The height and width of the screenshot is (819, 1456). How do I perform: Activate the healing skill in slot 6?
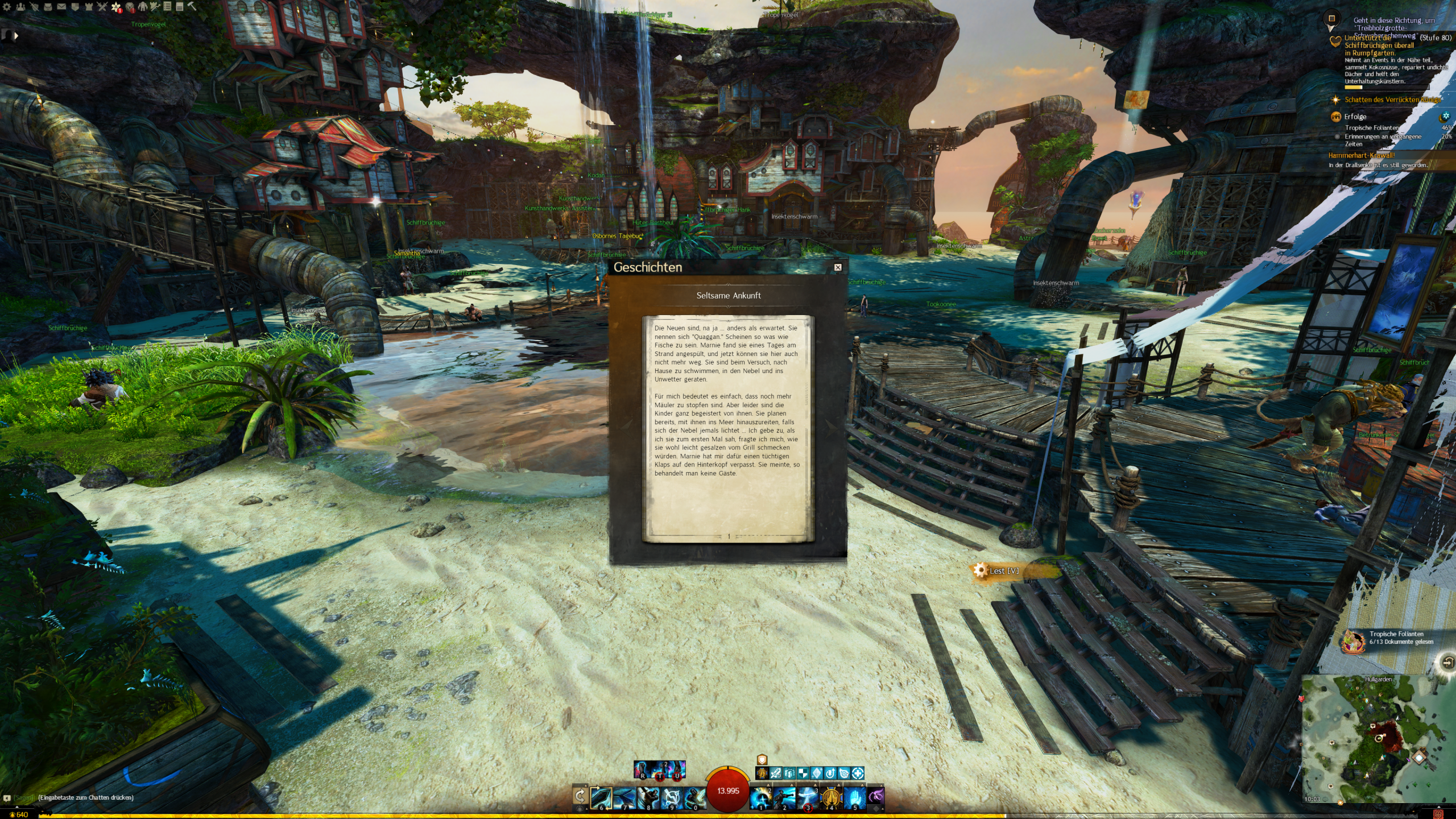(601, 797)
